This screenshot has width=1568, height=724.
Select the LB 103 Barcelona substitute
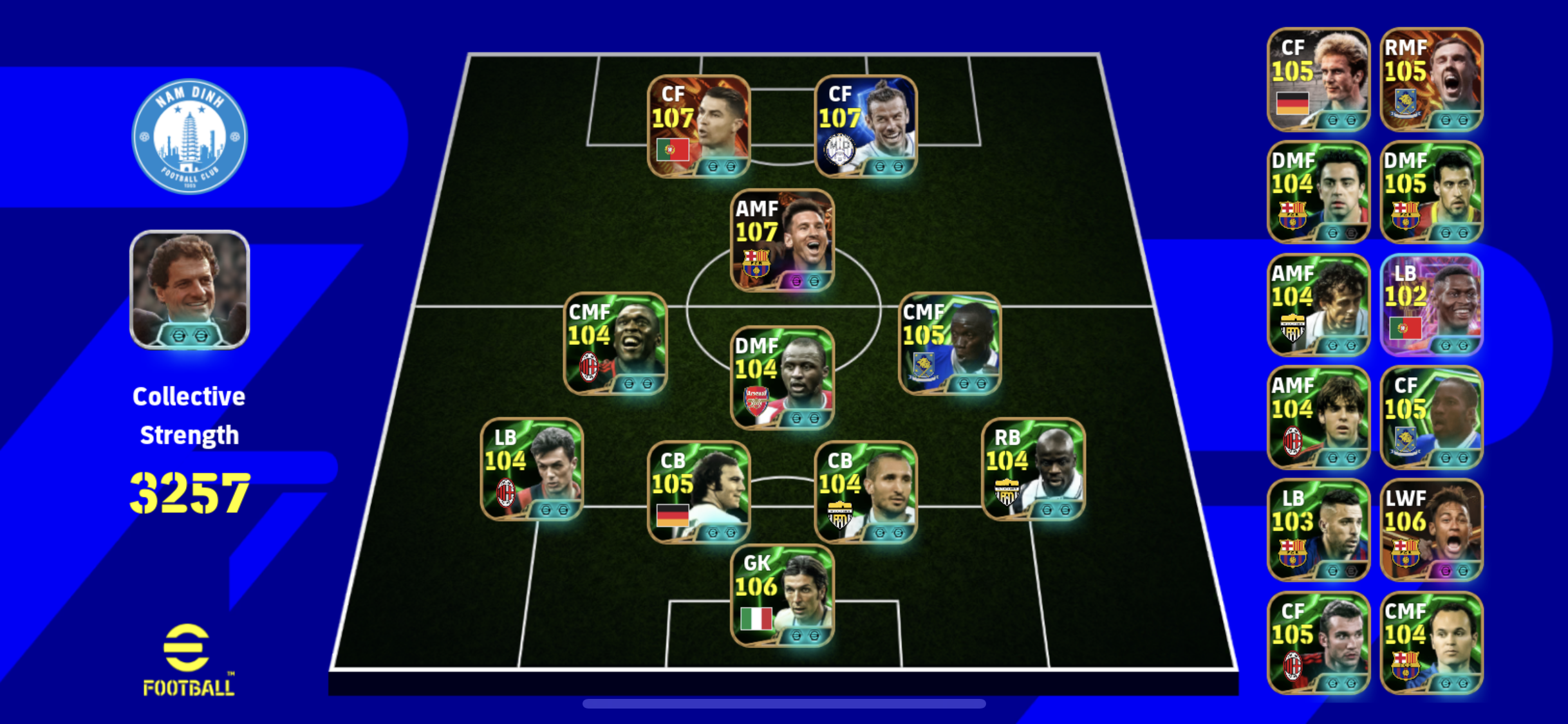1318,530
